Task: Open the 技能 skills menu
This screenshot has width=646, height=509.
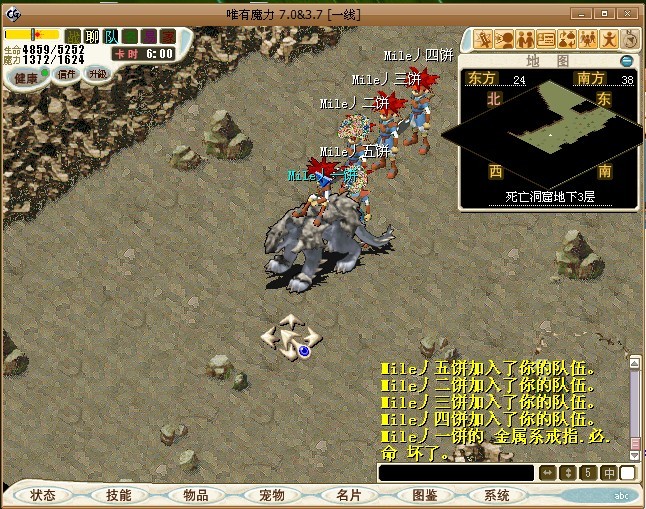Action: point(119,495)
